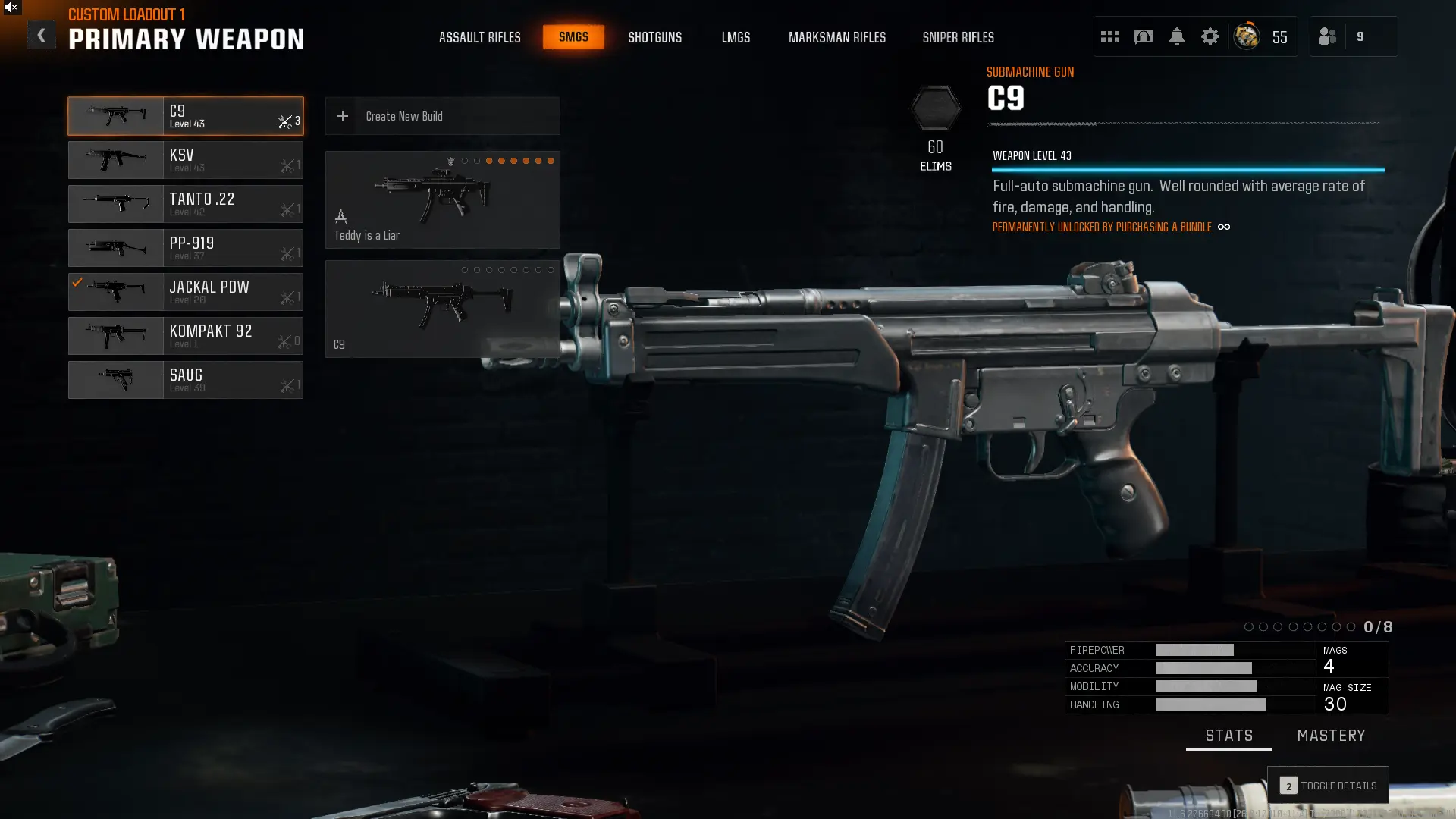1456x819 pixels.
Task: Open the Teddy is a Liar build
Action: 442,199
